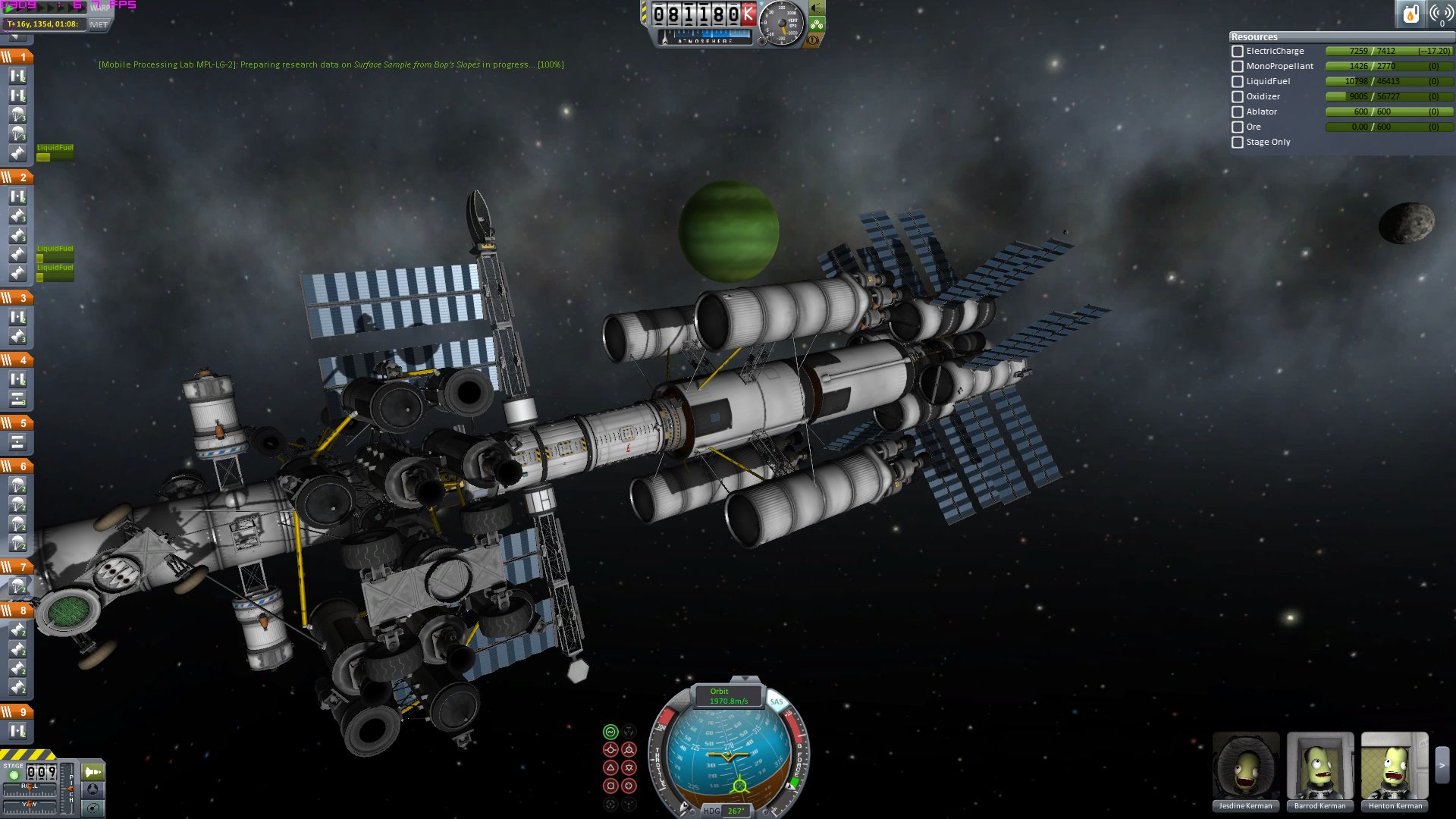1456x819 pixels.
Task: Switch to docking mode button
Action: (x=93, y=789)
